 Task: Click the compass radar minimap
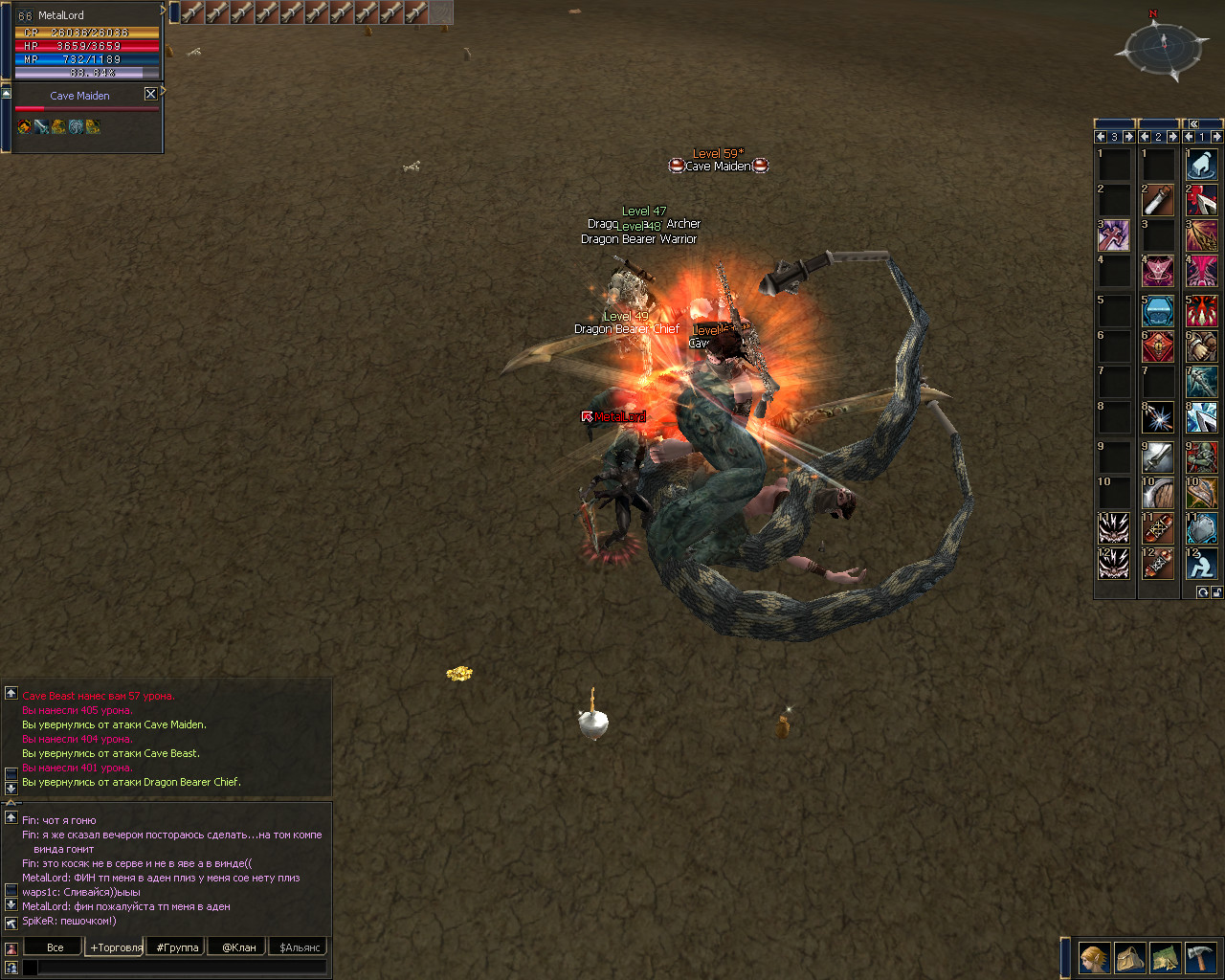click(1164, 45)
